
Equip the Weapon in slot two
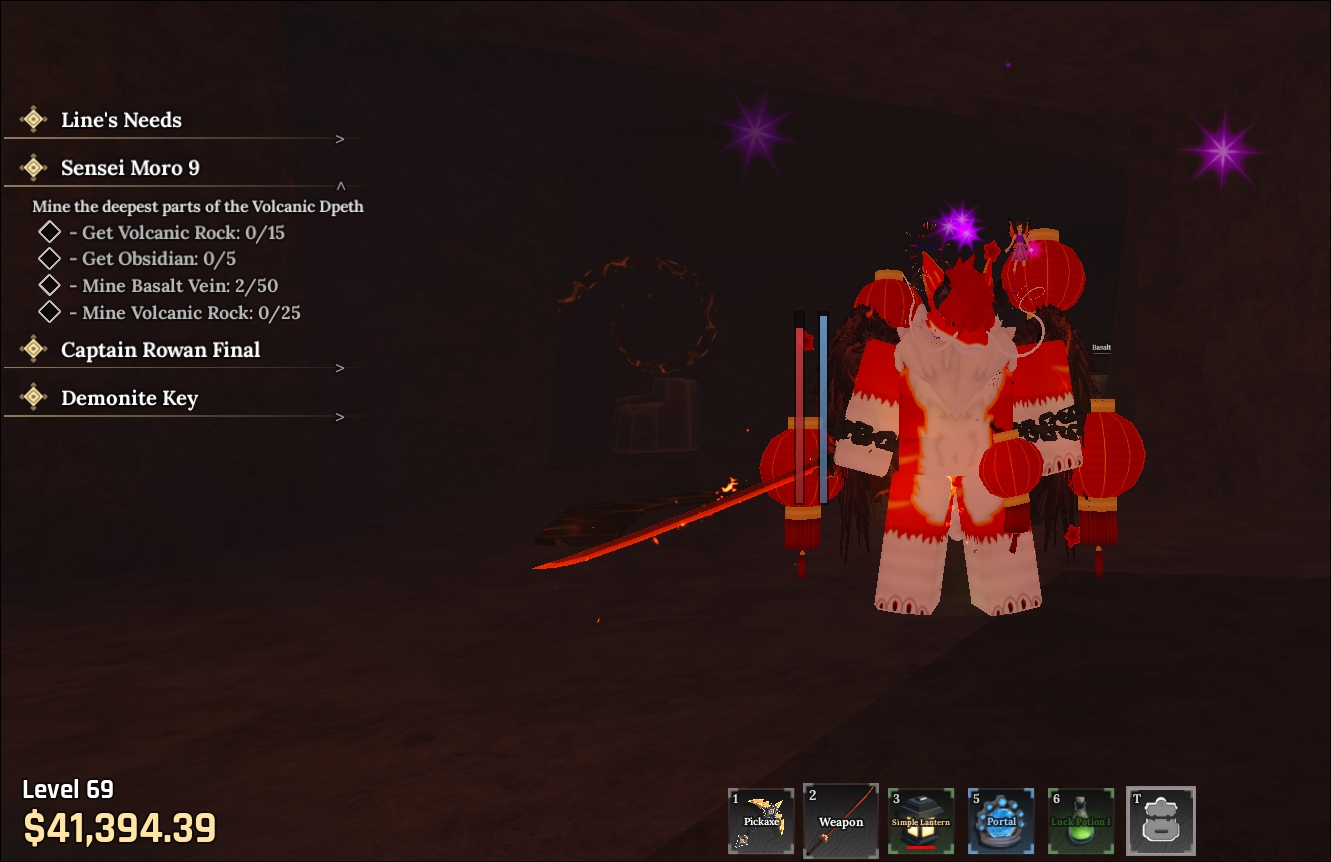841,821
